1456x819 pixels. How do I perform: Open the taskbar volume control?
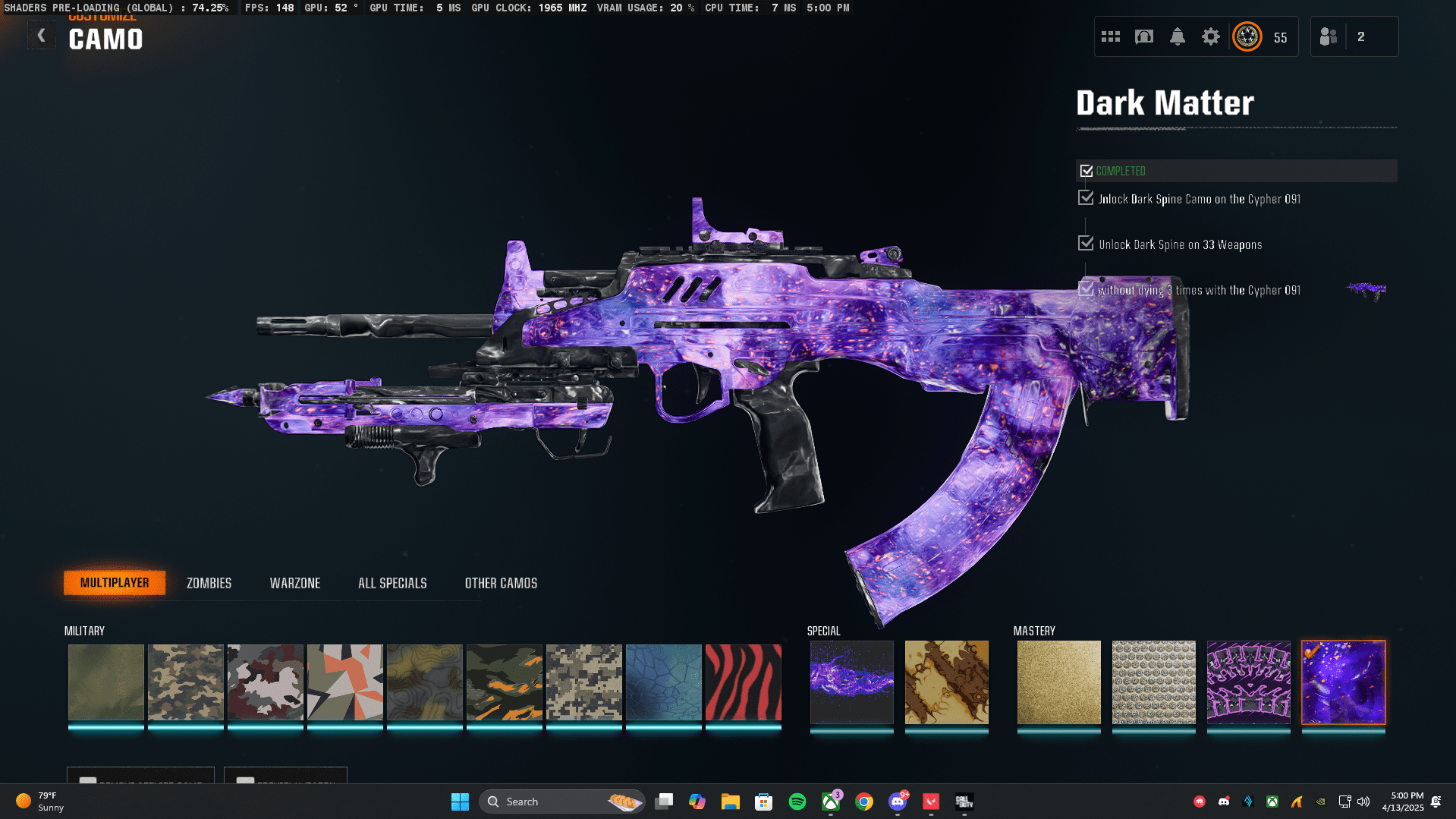(1363, 801)
